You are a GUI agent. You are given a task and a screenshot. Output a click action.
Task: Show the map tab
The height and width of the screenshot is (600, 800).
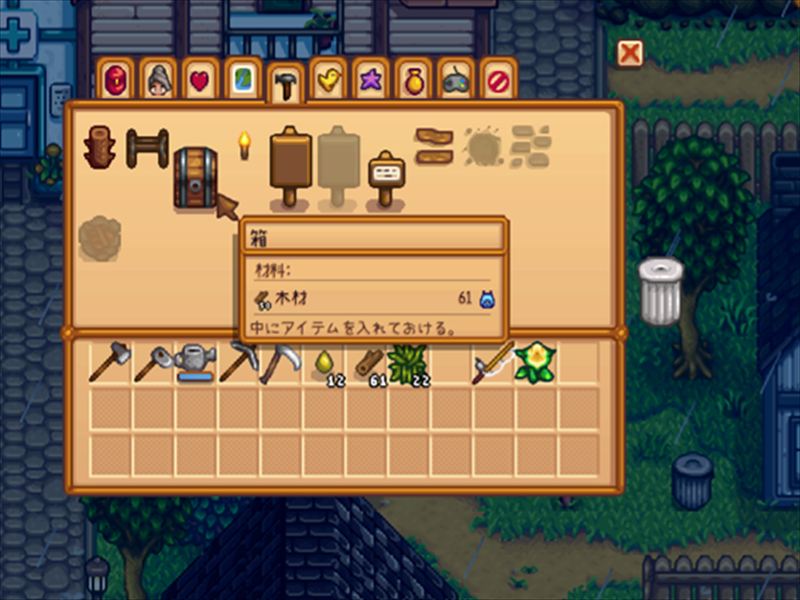coord(242,79)
